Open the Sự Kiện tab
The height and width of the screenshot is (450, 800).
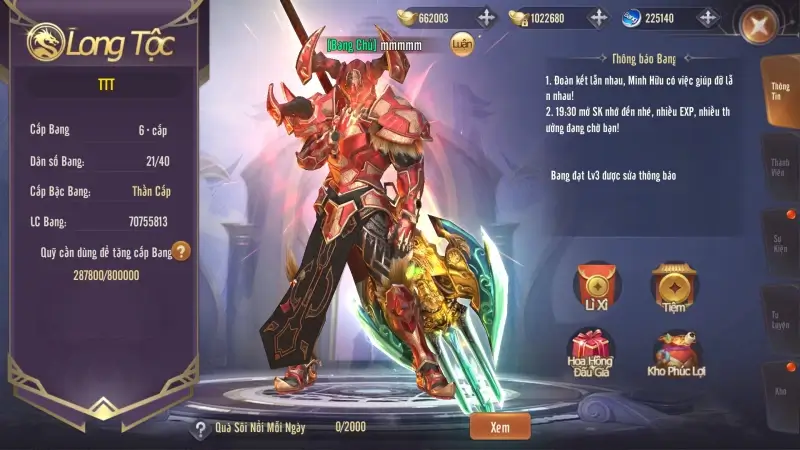tap(780, 240)
